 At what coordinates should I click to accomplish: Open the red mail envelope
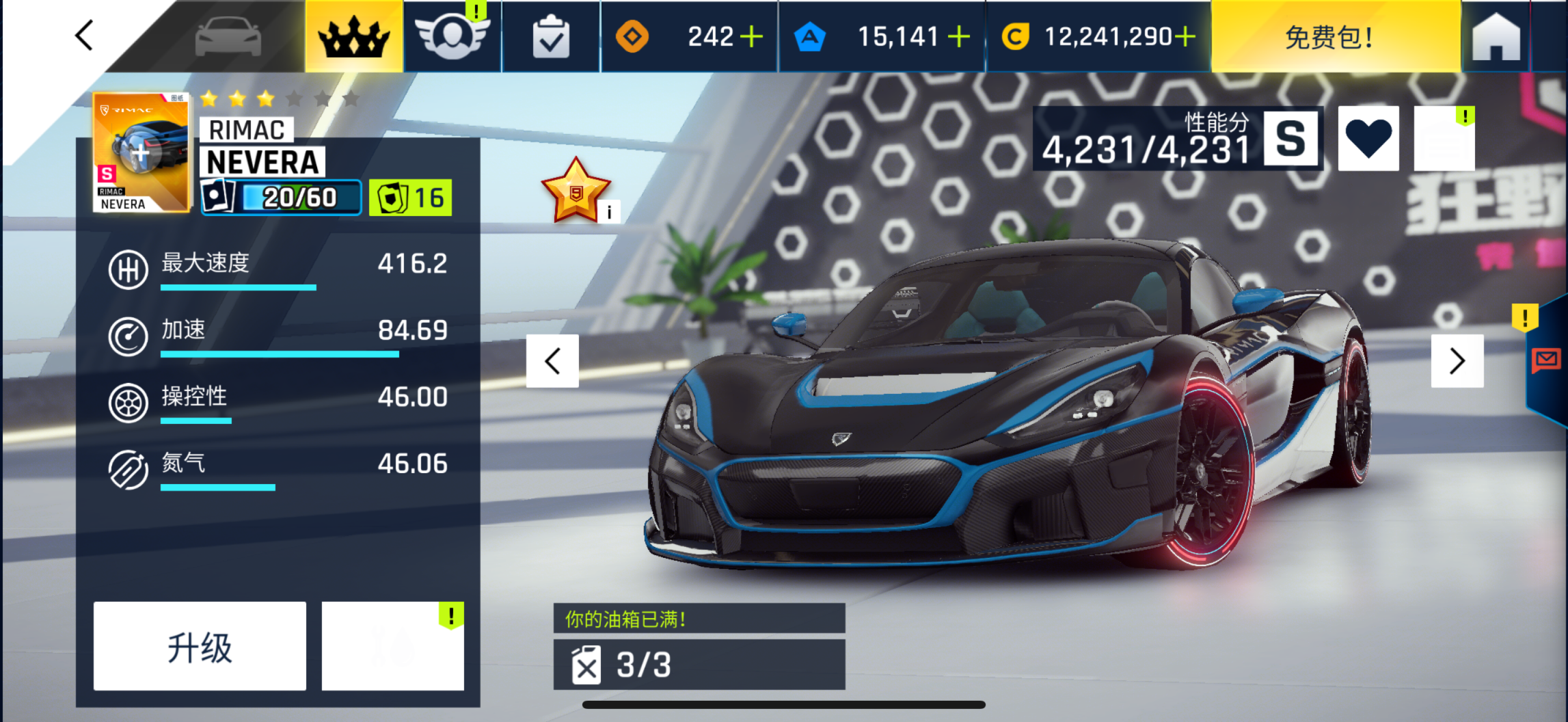[x=1545, y=359]
